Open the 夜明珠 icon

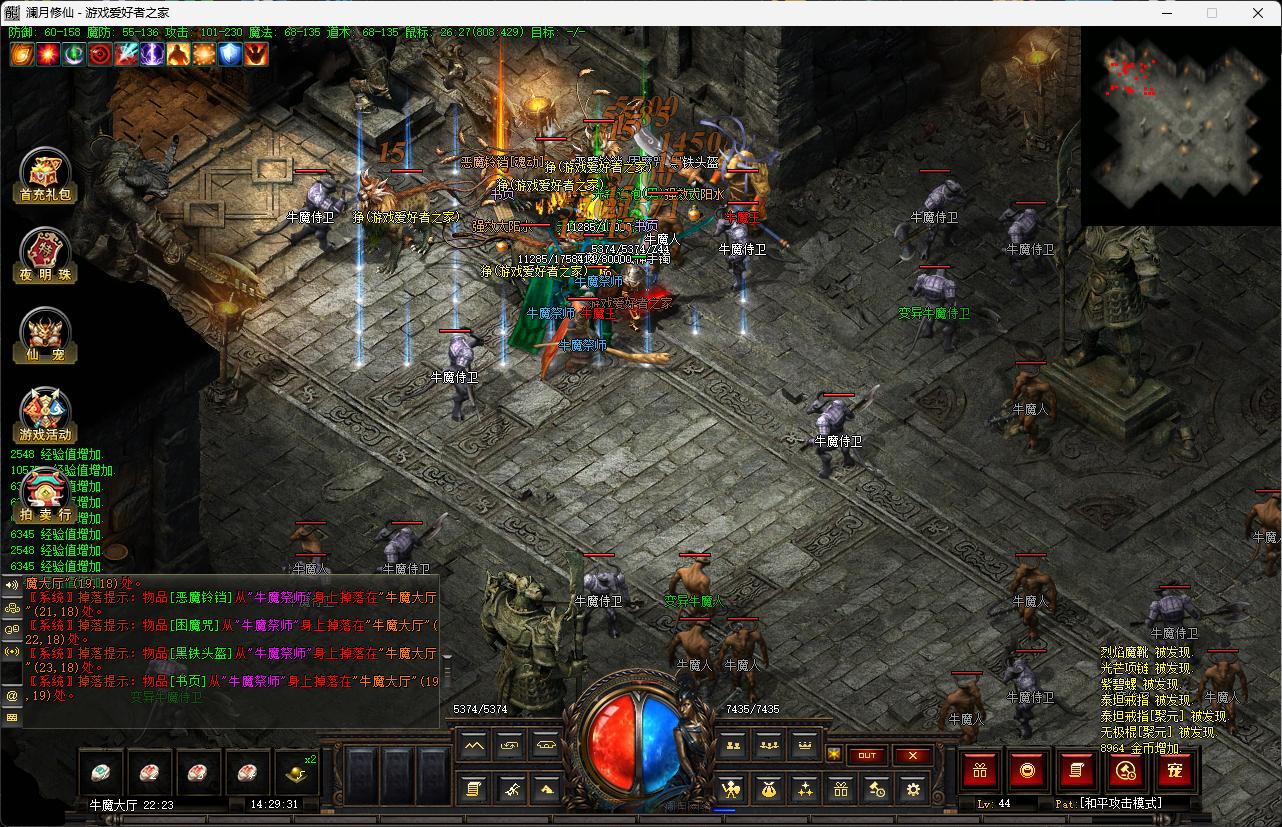46,255
